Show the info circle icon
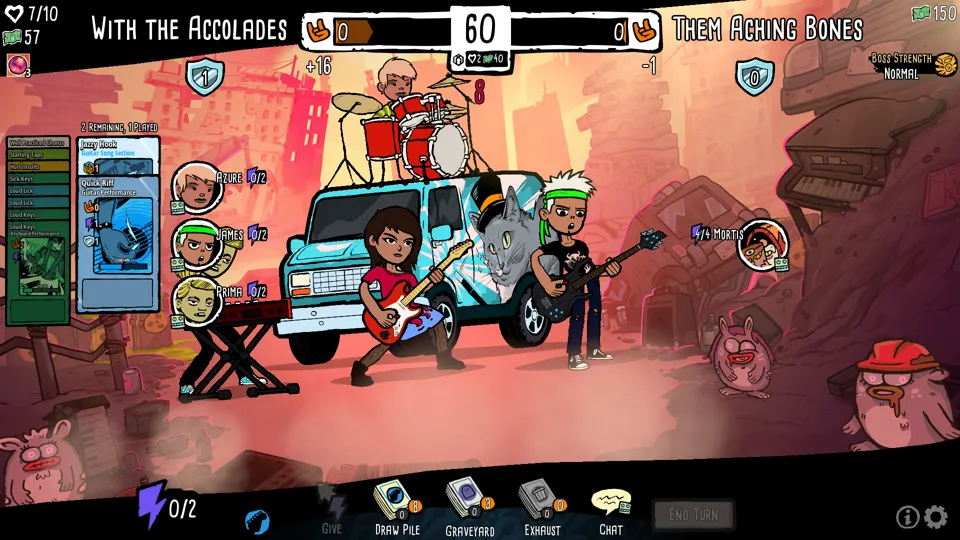This screenshot has width=960, height=540. pos(907,517)
